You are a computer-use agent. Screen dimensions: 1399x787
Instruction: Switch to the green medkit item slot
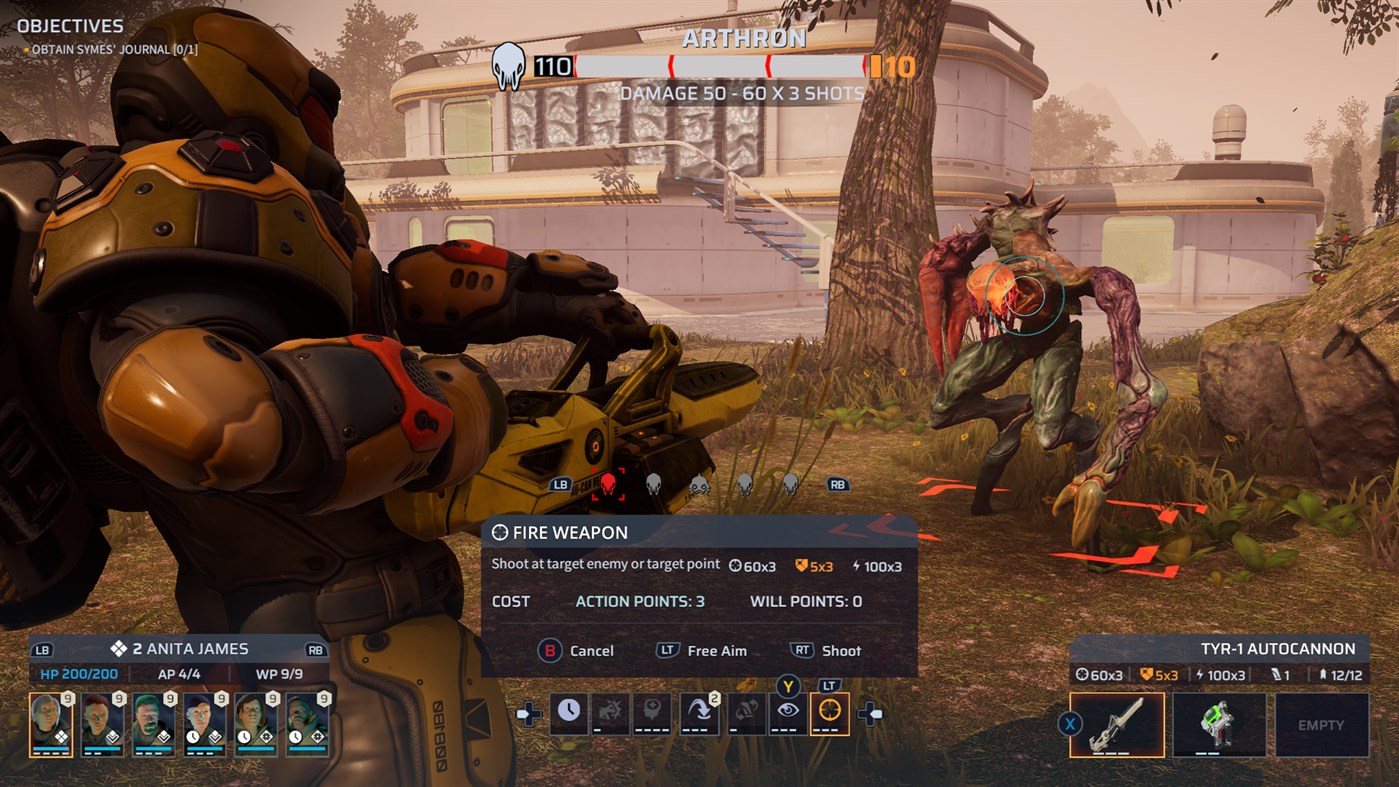[1220, 725]
